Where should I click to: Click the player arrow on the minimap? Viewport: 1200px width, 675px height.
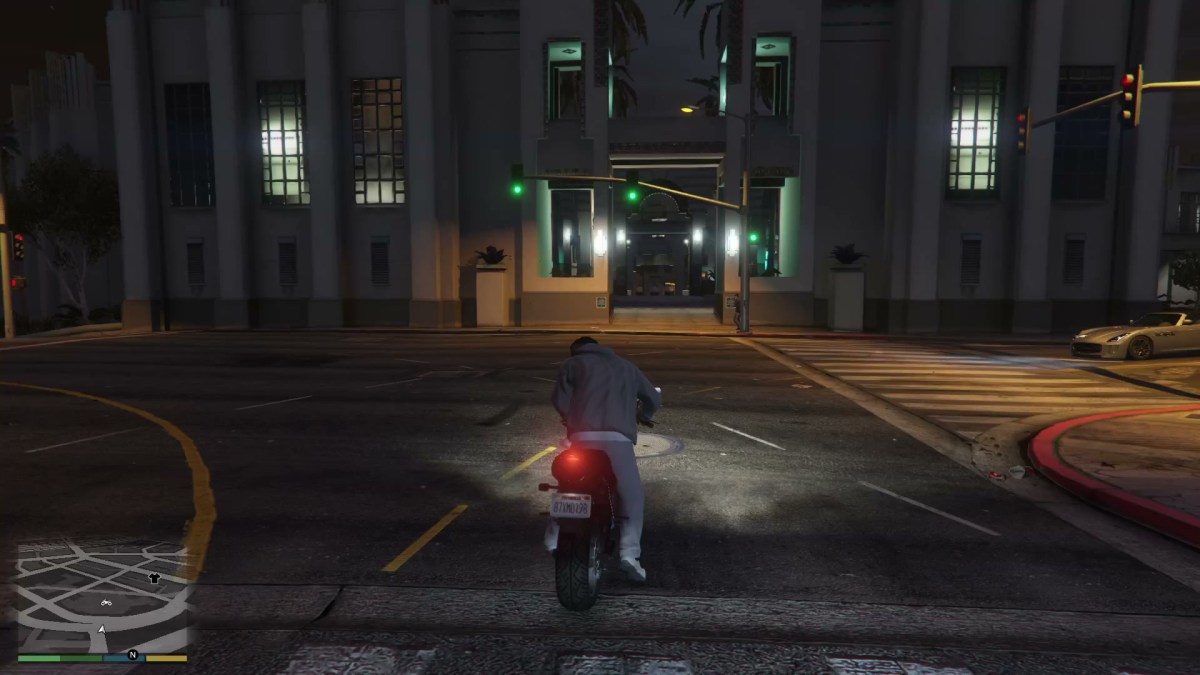pyautogui.click(x=101, y=629)
